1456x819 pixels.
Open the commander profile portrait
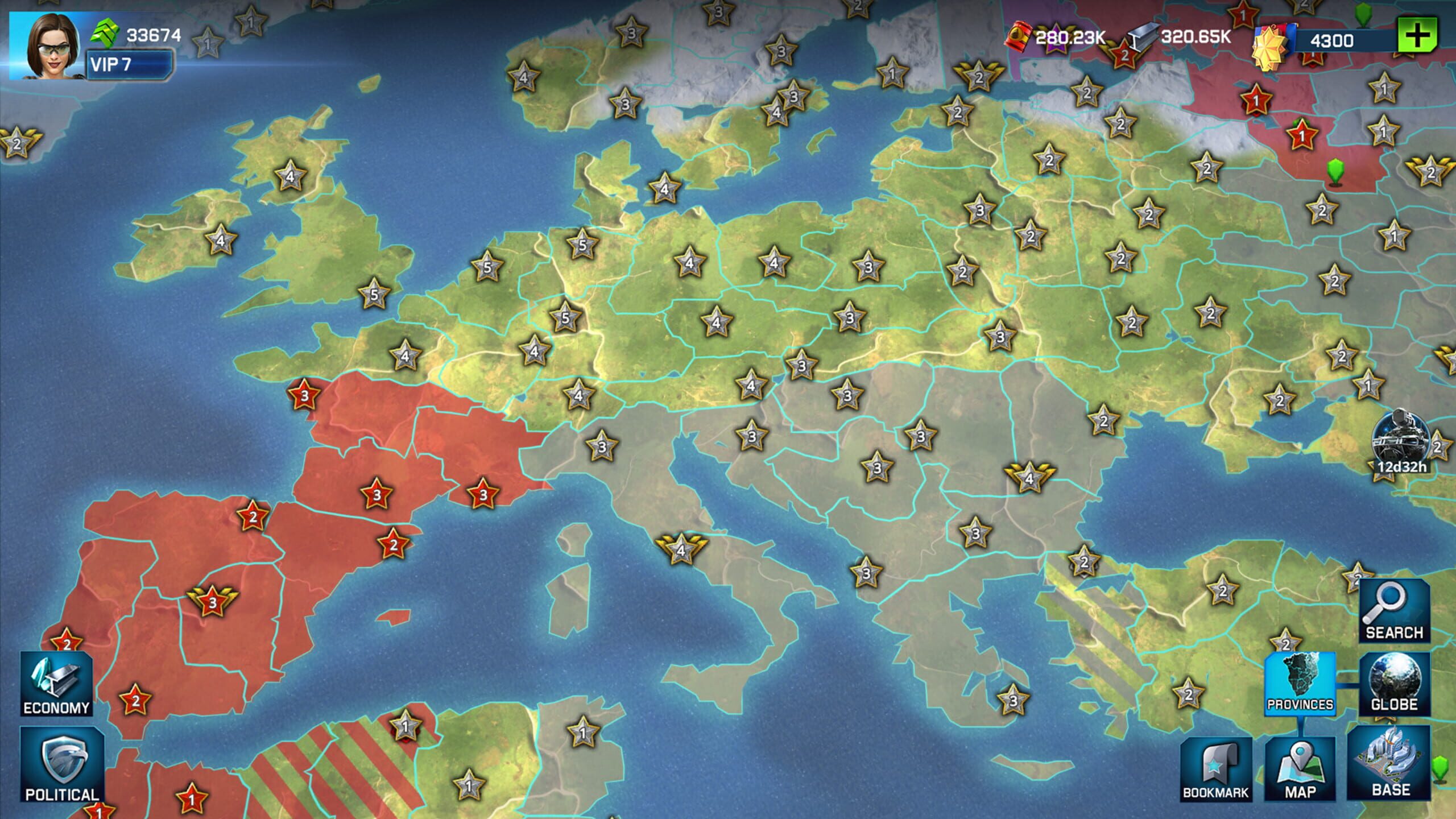[x=47, y=47]
